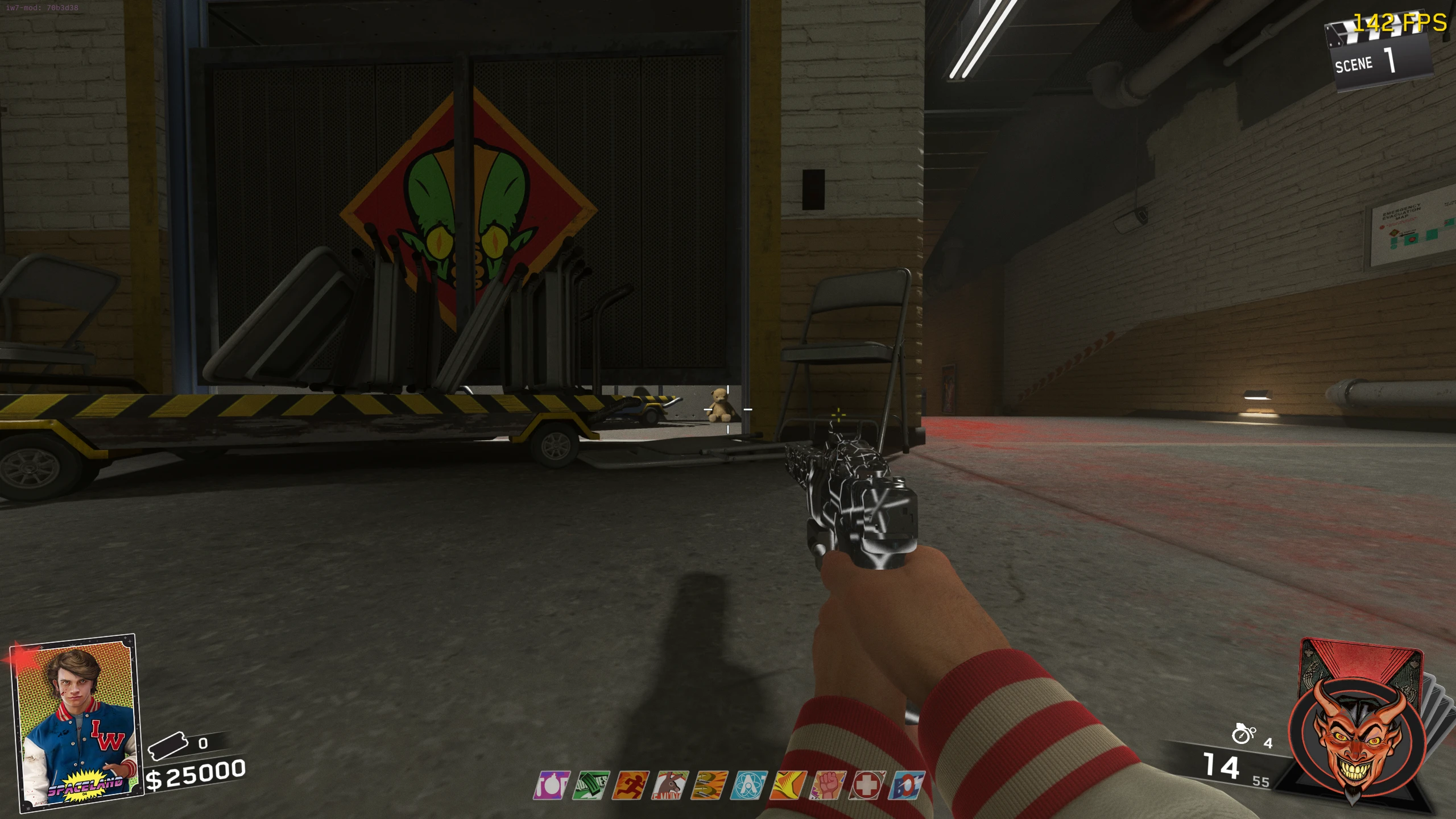Select the purple bomb perk icon
The image size is (1456, 819).
pyautogui.click(x=552, y=785)
